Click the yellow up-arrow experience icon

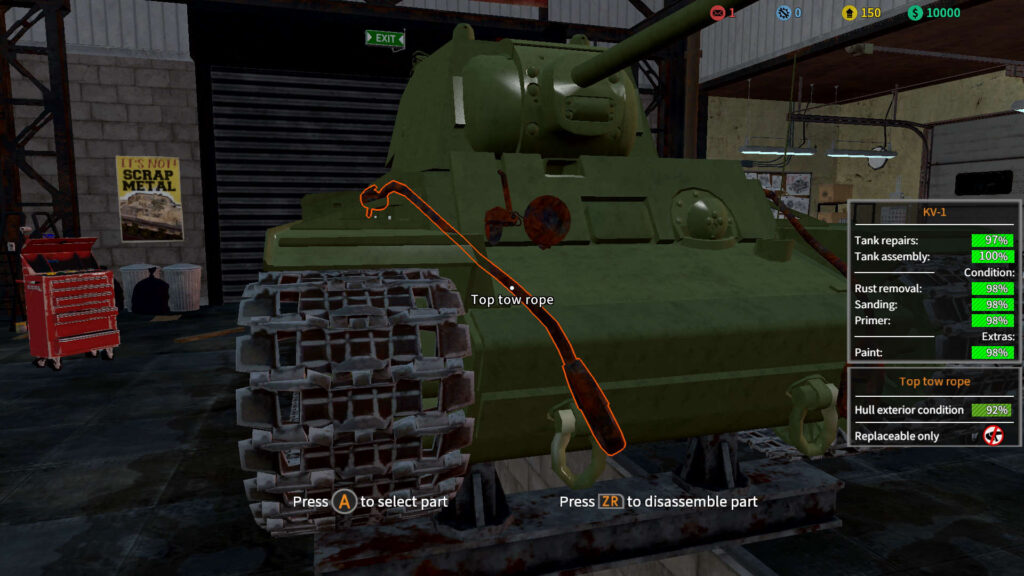pos(849,13)
